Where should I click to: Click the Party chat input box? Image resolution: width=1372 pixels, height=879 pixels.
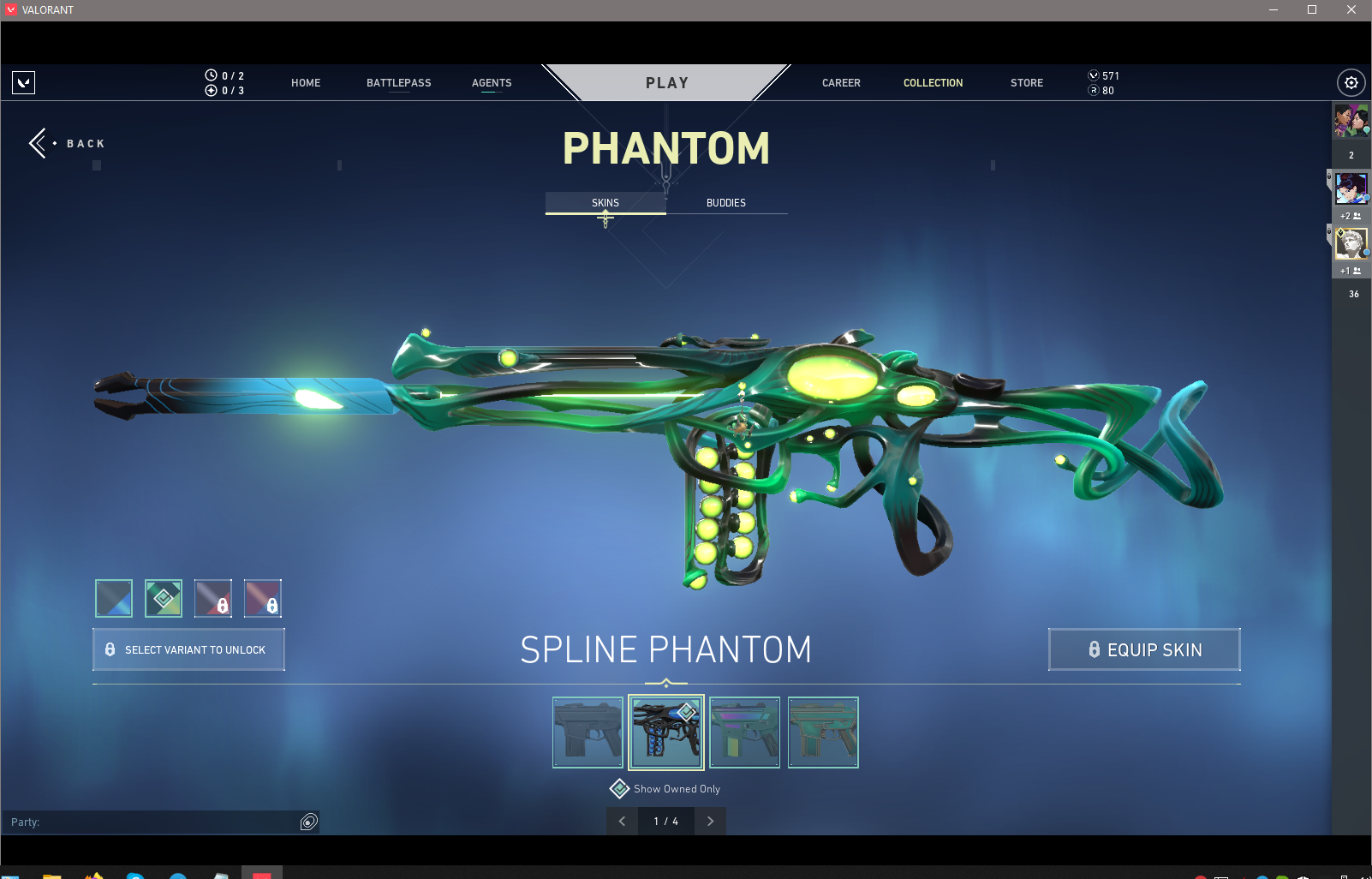click(x=154, y=822)
